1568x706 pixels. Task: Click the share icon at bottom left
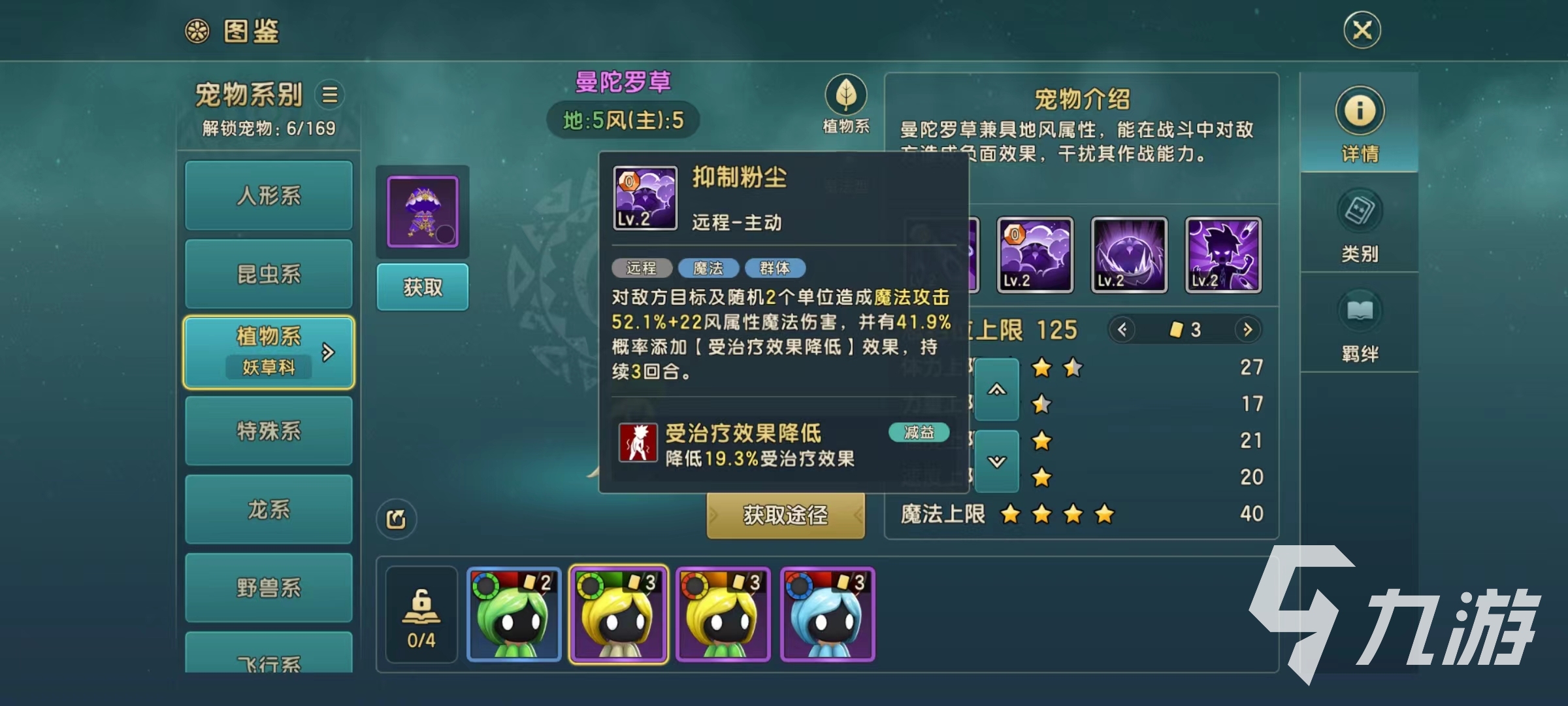(396, 519)
